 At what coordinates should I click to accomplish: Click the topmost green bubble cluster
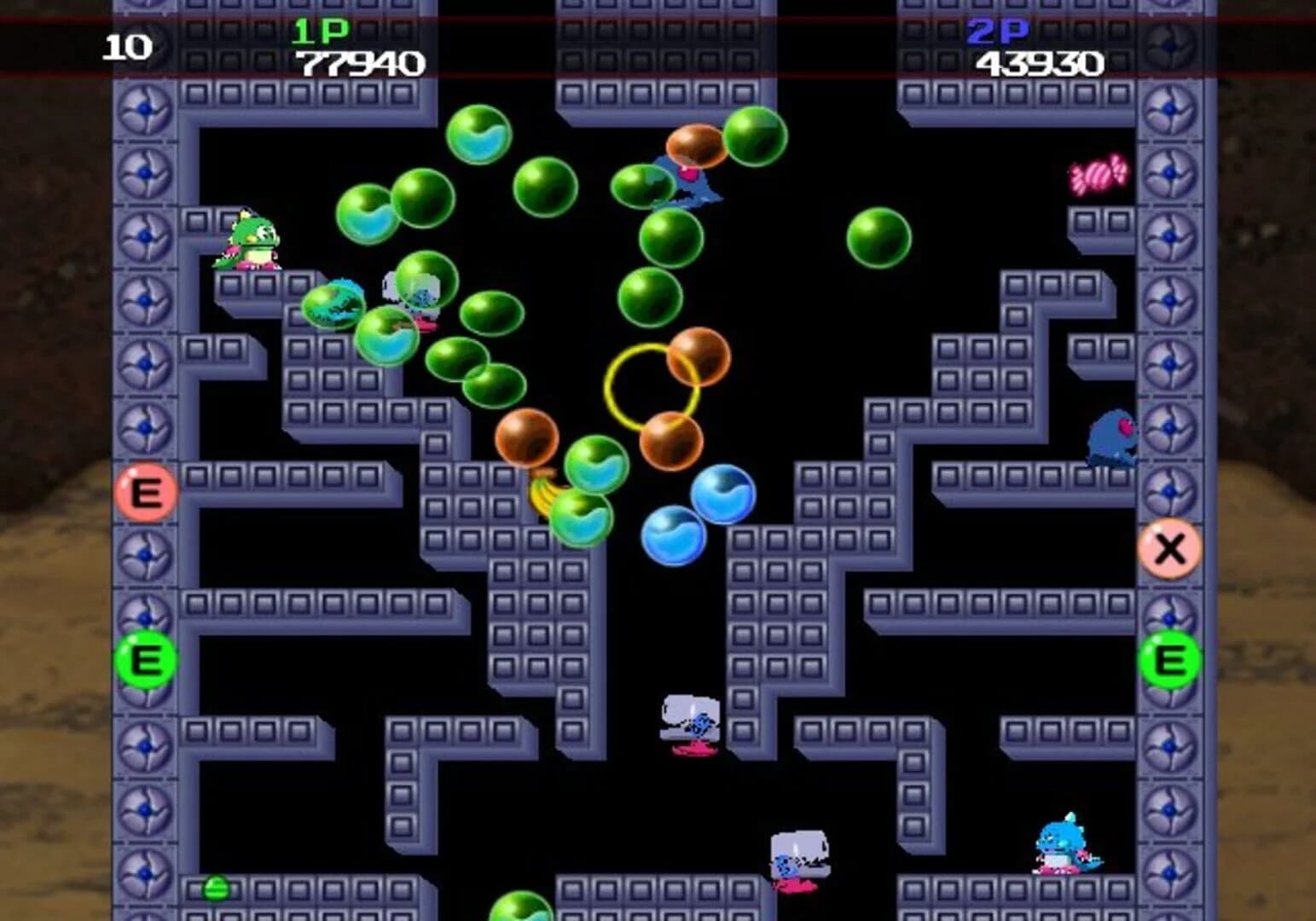(478, 136)
